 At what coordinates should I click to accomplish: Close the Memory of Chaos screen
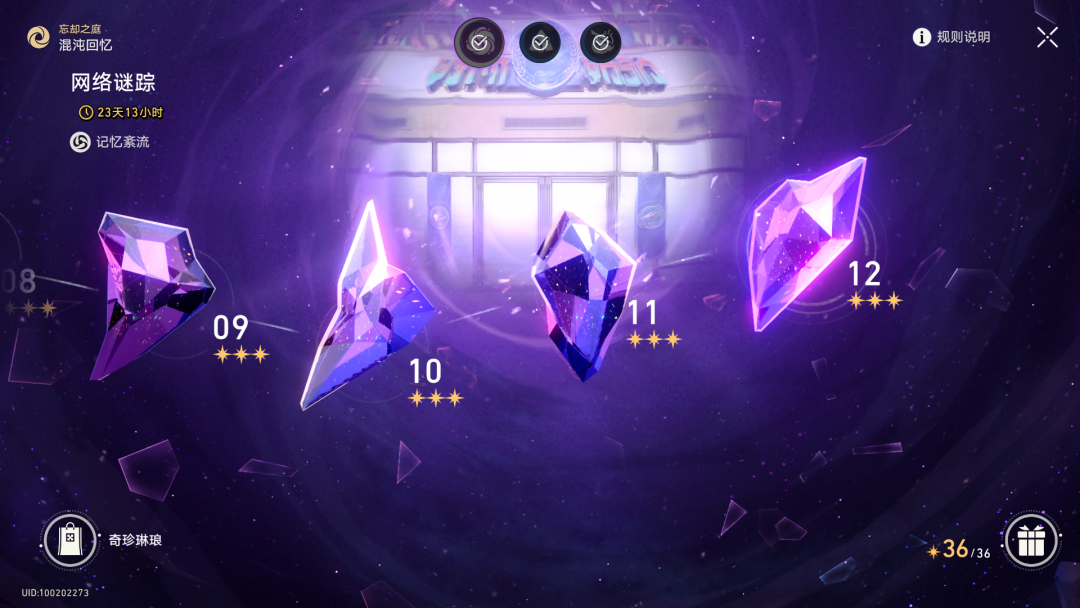pos(1047,38)
